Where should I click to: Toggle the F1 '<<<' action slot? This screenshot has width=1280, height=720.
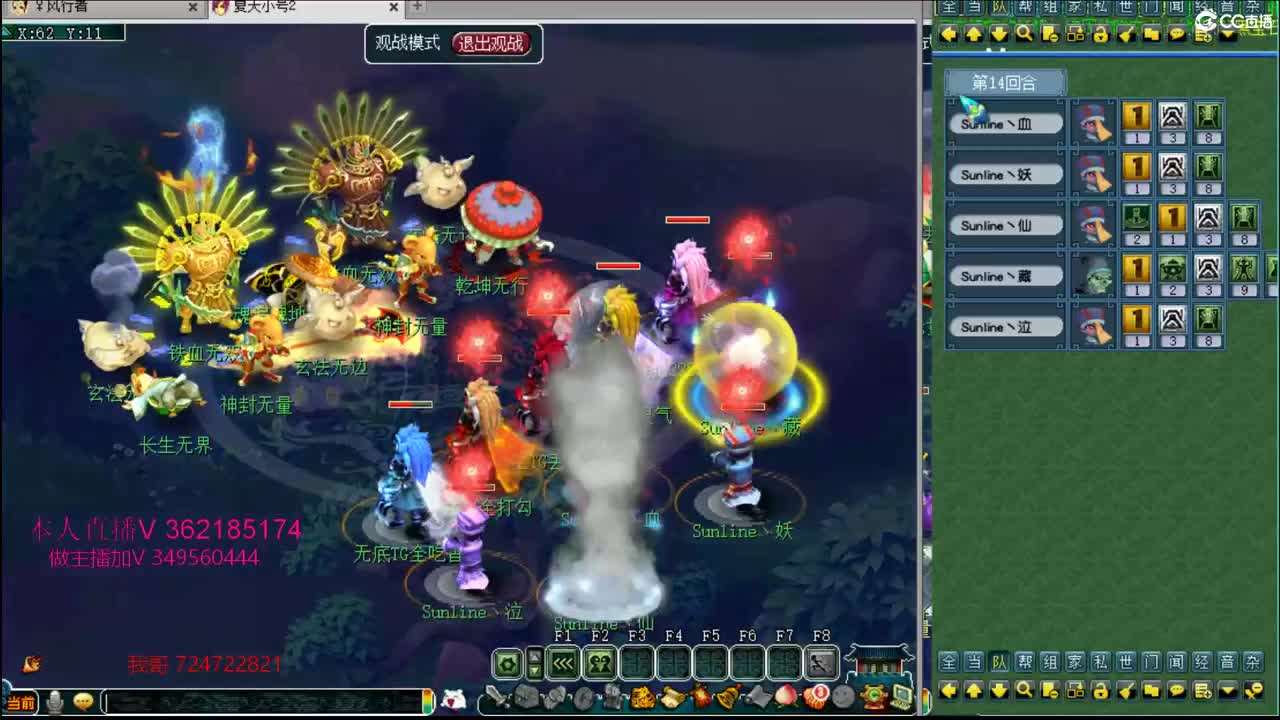[x=561, y=662]
